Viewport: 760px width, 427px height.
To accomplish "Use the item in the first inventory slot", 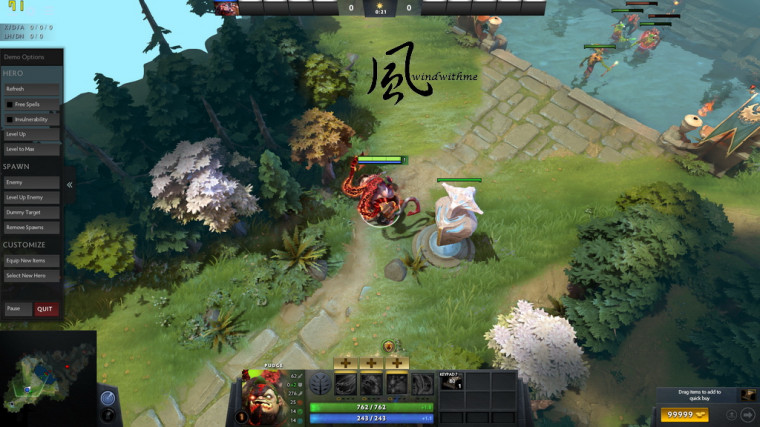I will coord(451,382).
